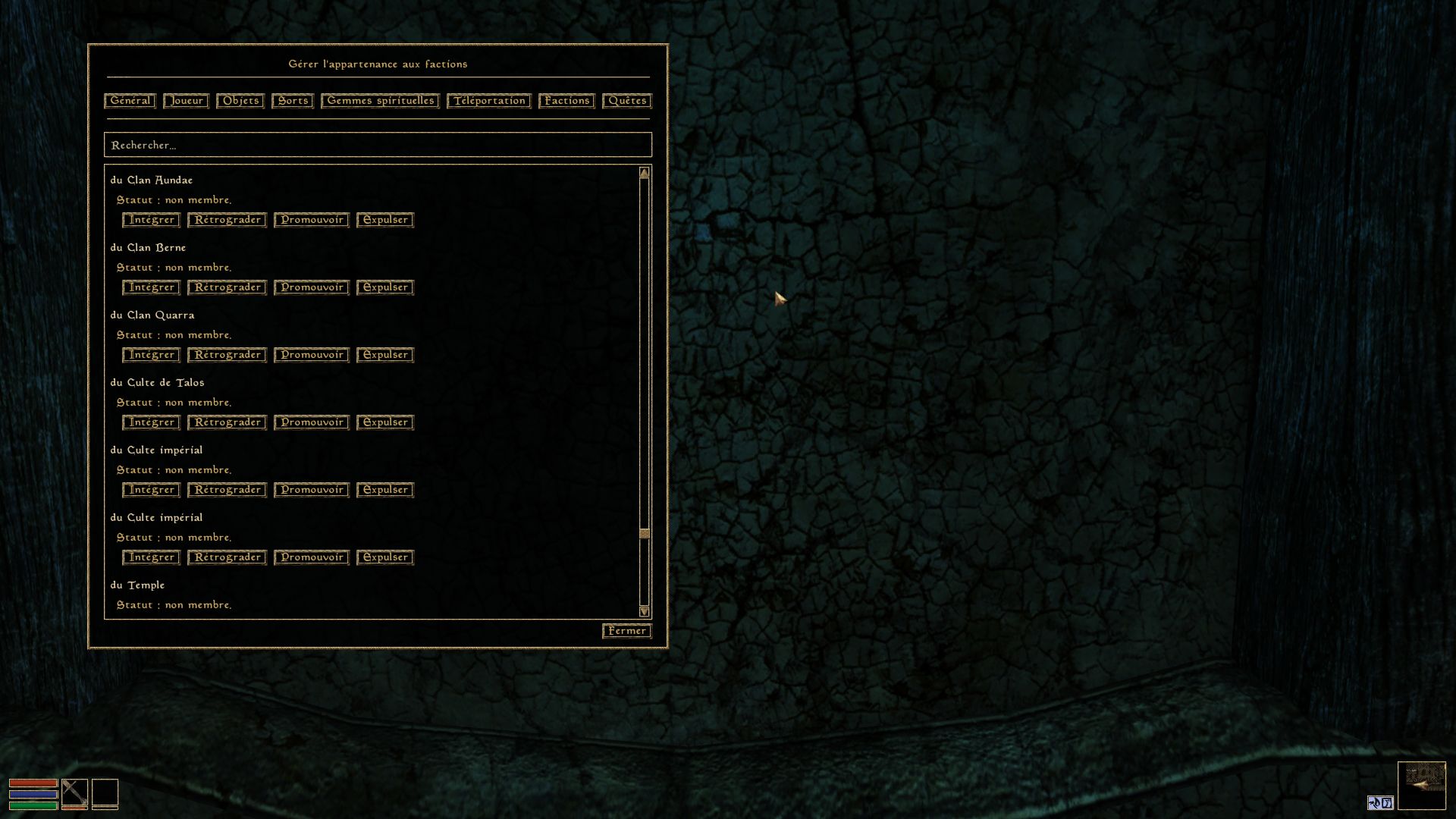
Task: Close the window with Fermer
Action: (627, 631)
